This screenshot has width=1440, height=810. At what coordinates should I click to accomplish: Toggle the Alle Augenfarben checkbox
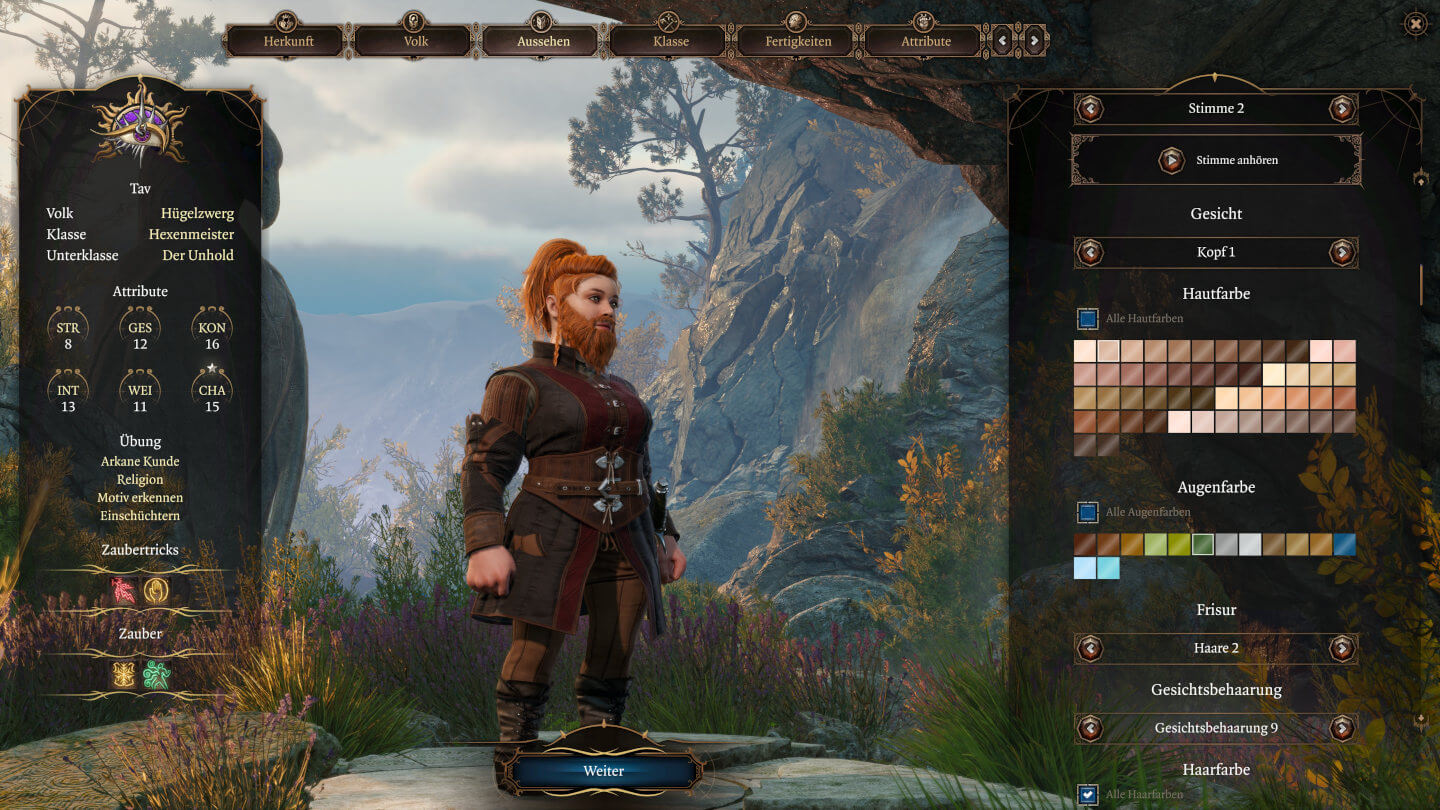click(1088, 512)
